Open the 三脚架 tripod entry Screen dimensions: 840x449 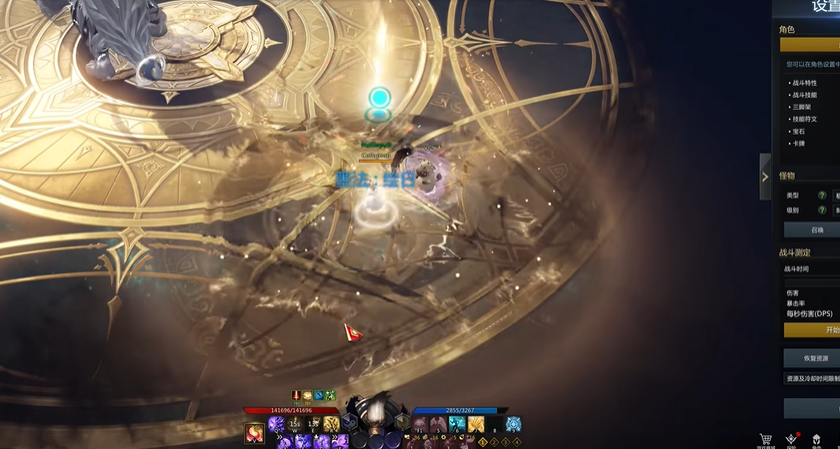802,107
